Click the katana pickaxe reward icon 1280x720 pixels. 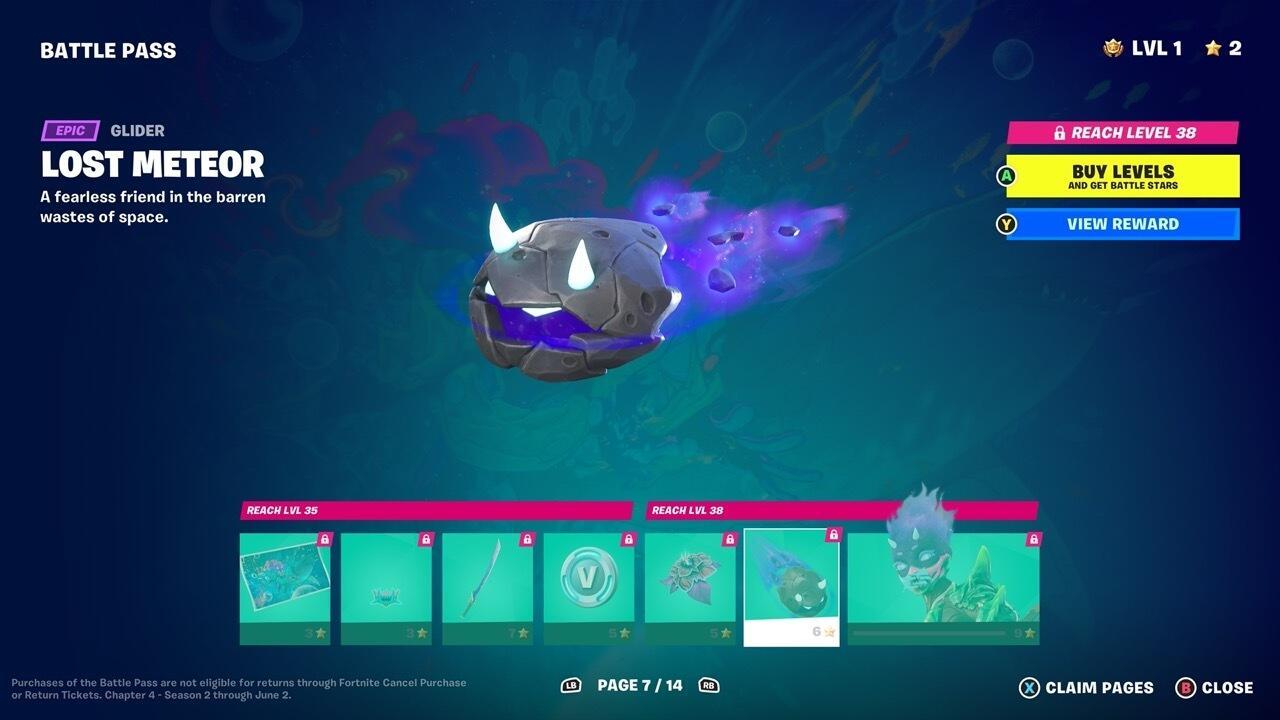pyautogui.click(x=488, y=578)
